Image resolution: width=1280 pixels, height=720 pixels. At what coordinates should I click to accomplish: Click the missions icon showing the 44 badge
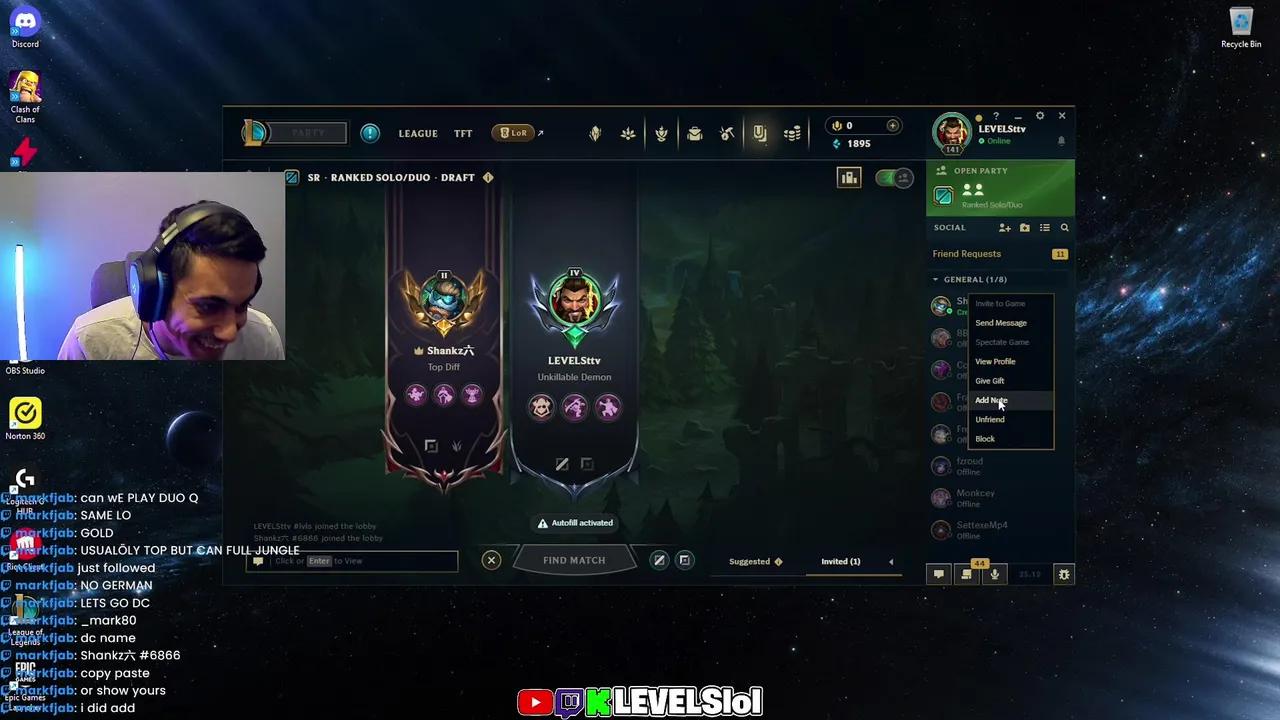[966, 574]
